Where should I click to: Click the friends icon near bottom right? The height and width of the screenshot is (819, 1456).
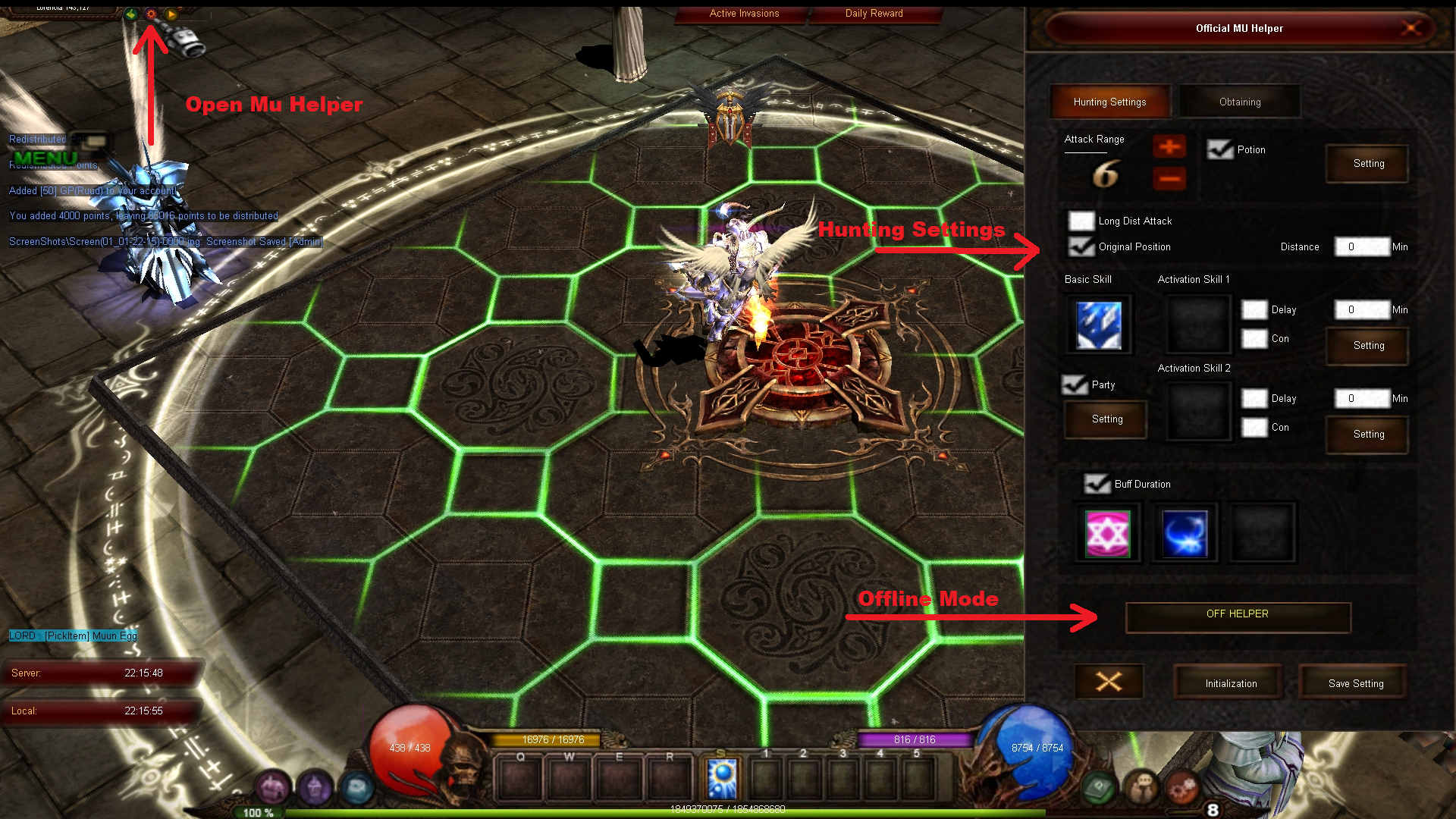point(1141,785)
